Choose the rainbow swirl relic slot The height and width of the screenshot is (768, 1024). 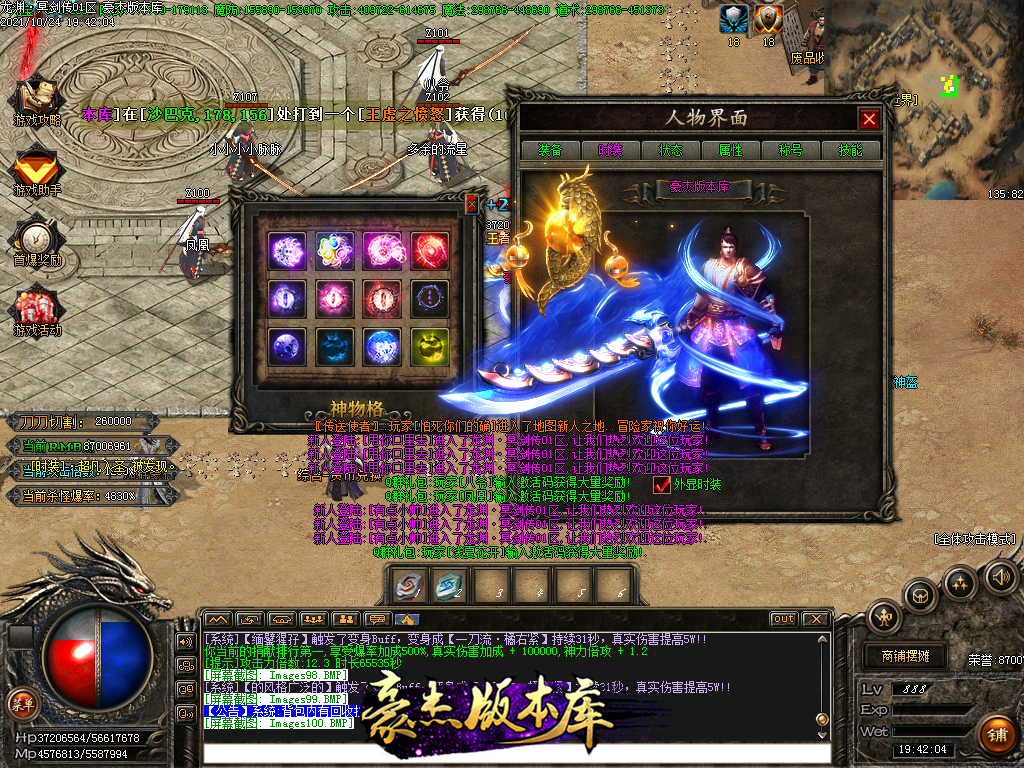pos(333,250)
